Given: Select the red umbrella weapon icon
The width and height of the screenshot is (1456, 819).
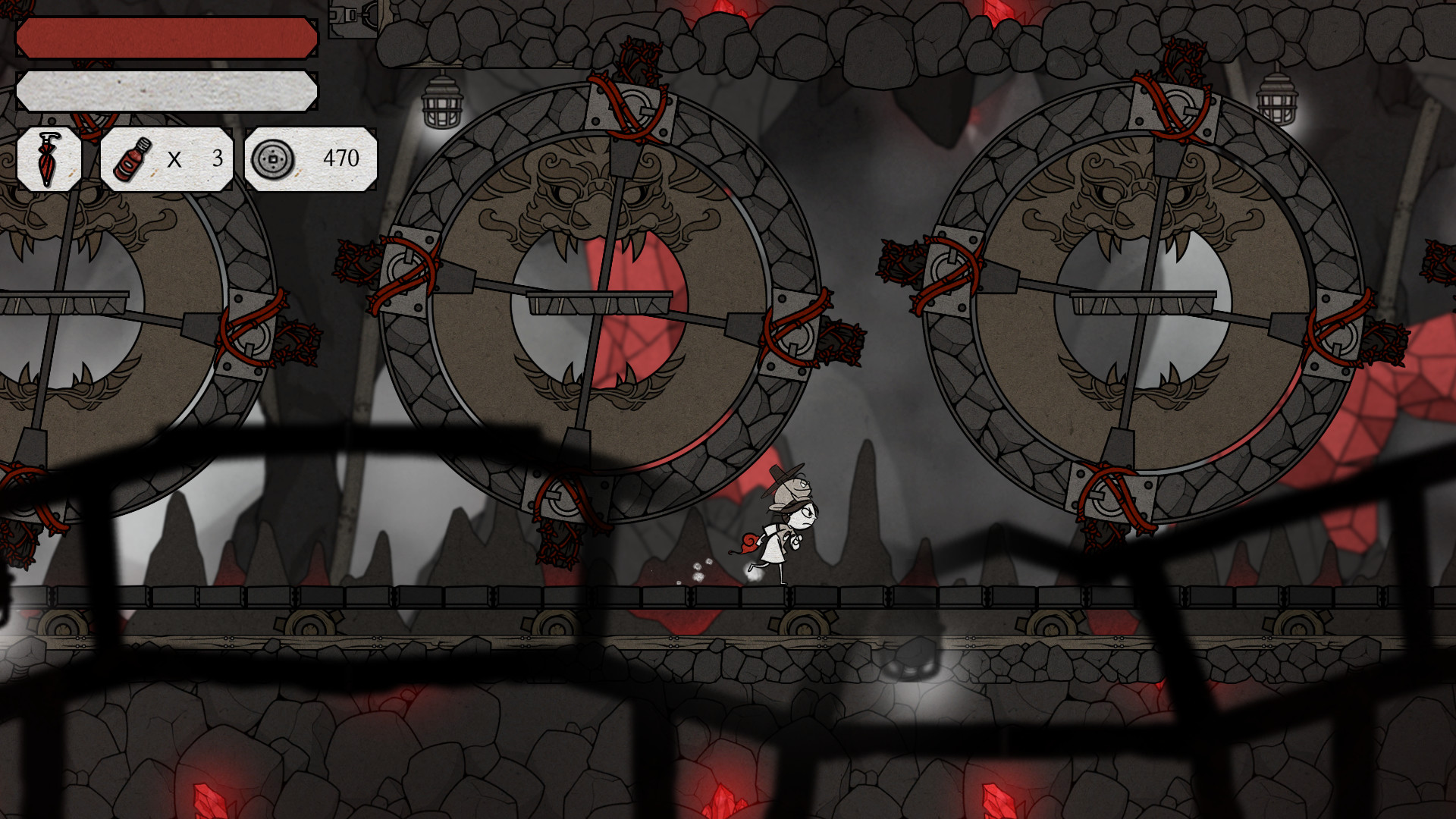Looking at the screenshot, I should click(x=48, y=159).
